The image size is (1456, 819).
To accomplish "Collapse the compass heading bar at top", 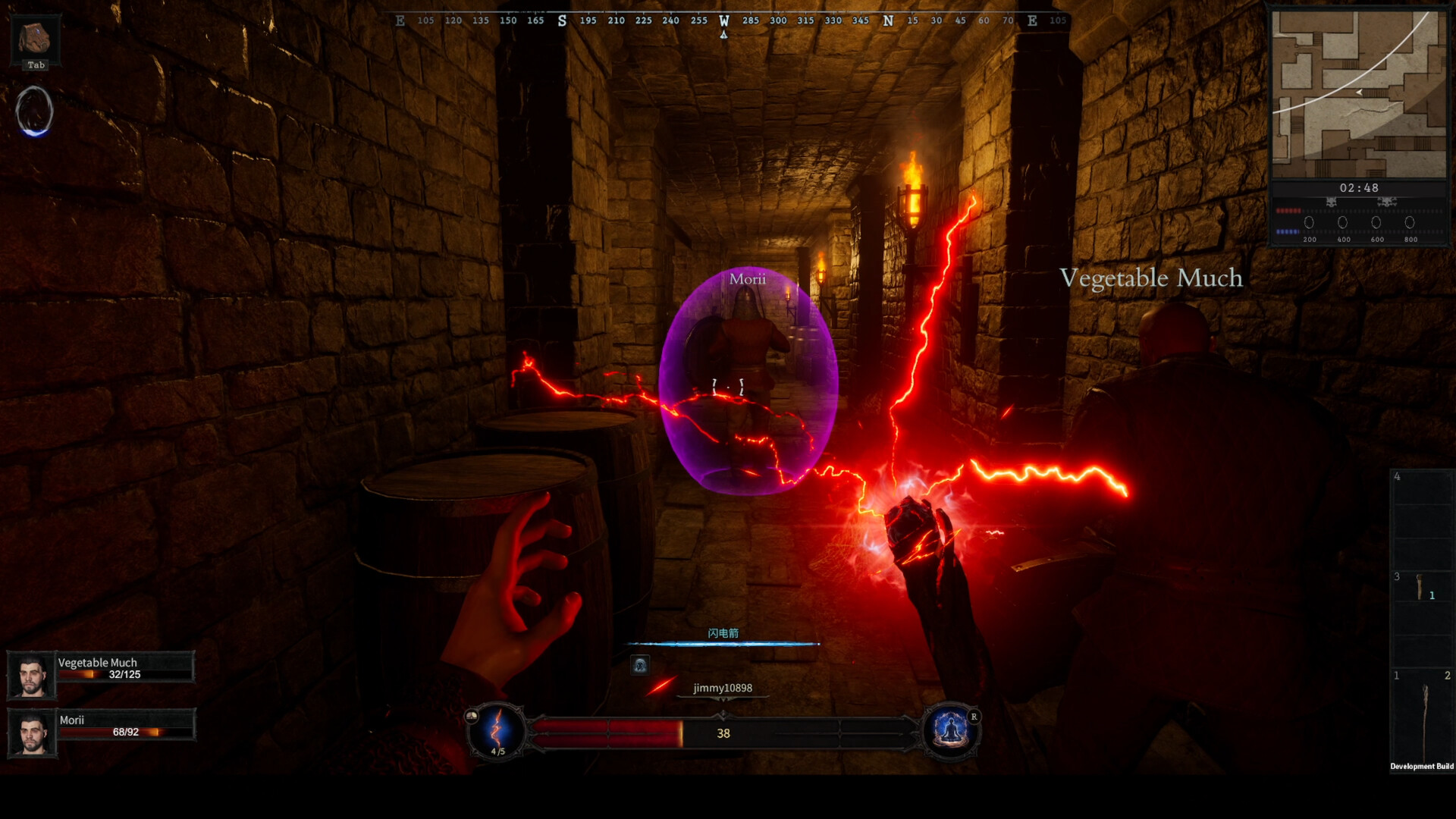I will [724, 20].
